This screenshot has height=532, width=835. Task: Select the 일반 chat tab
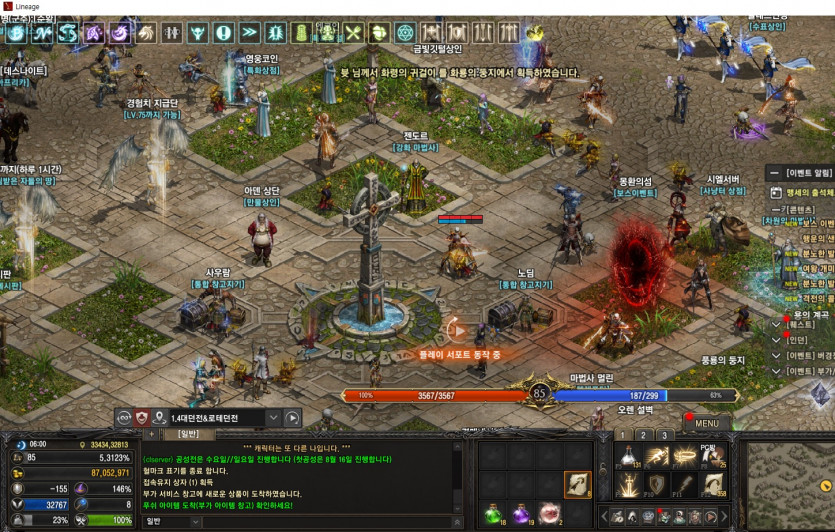coord(188,434)
